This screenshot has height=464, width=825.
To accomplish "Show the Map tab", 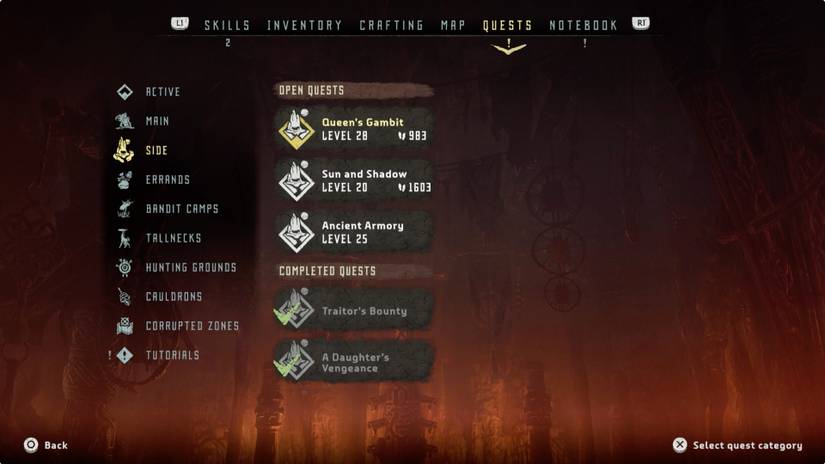I will (453, 25).
